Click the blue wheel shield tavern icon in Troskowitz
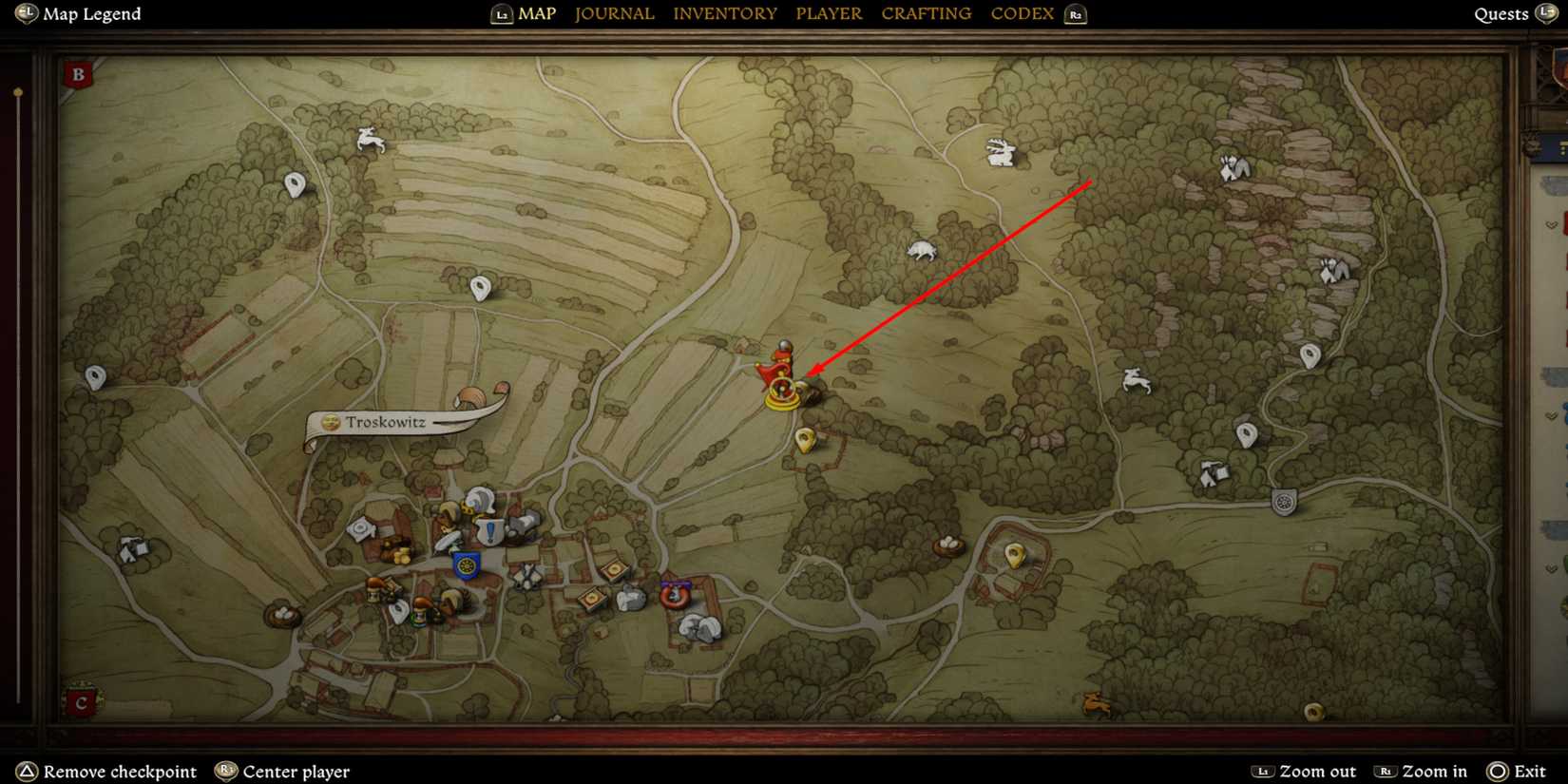 point(467,566)
